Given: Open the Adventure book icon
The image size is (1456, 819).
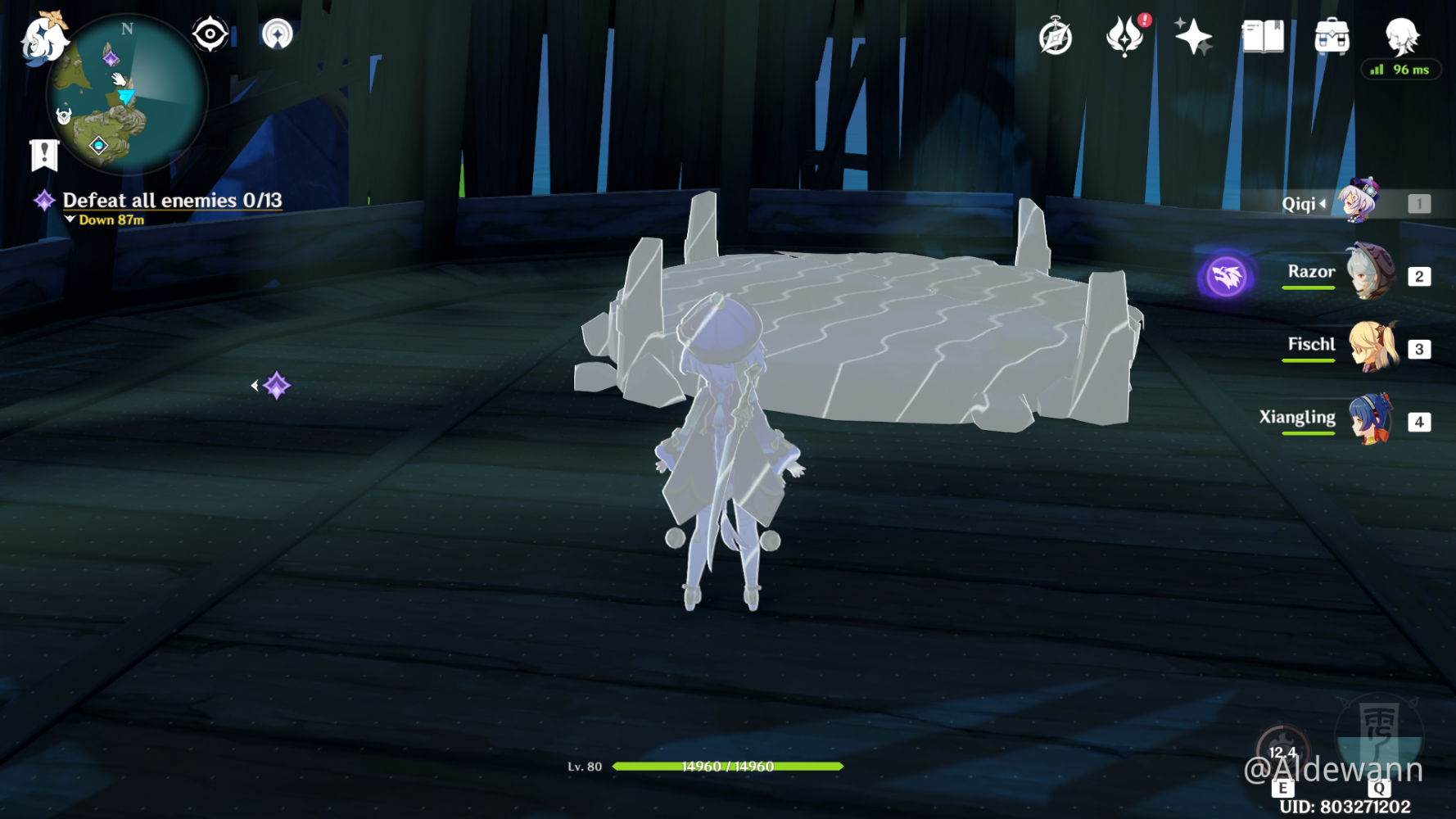Looking at the screenshot, I should pos(1262,37).
